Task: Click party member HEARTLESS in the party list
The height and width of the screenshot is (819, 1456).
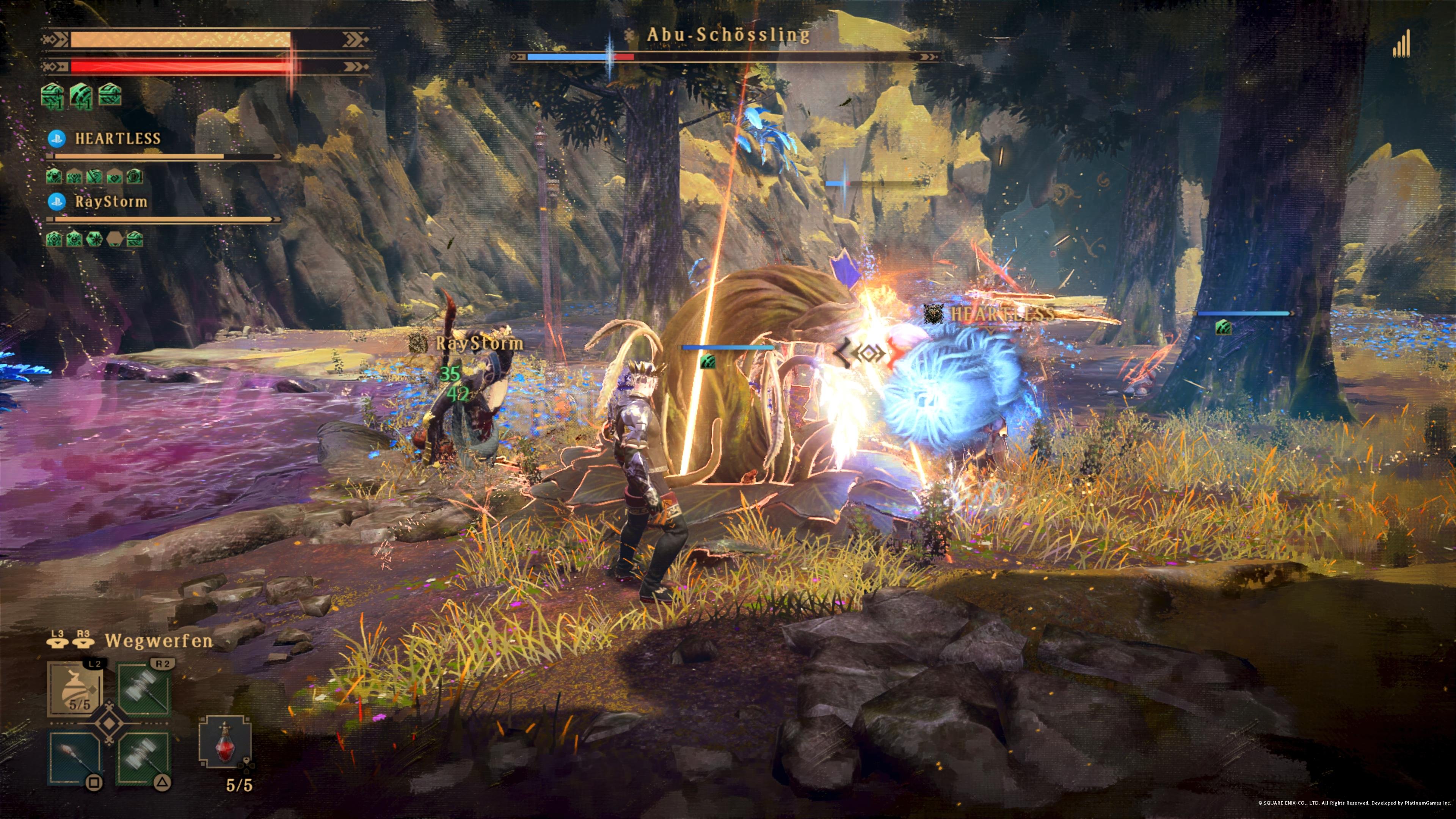Action: [118, 138]
